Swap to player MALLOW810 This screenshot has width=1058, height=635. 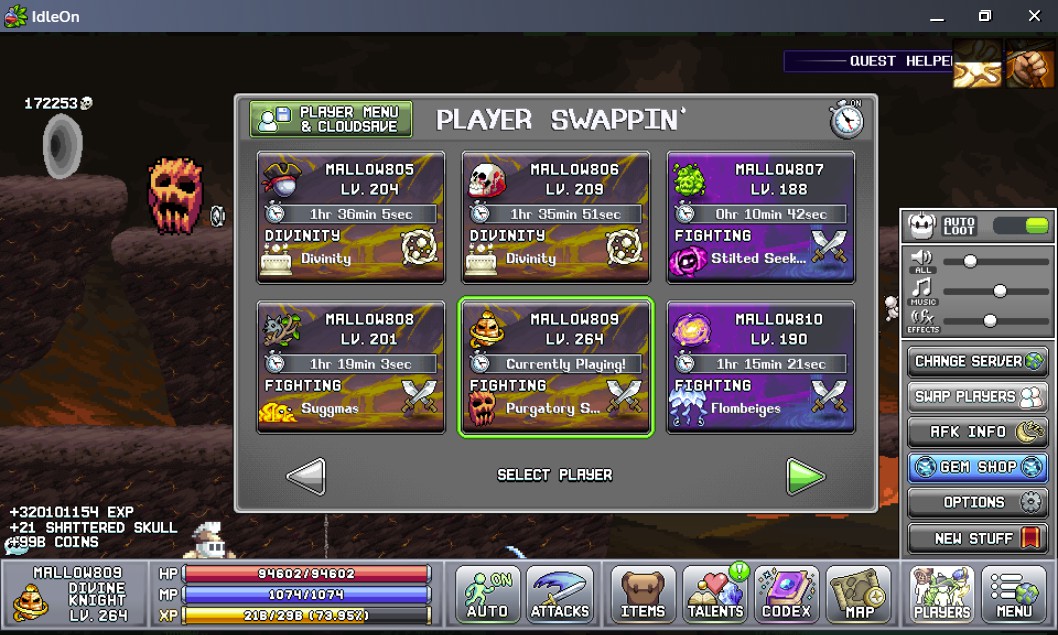pos(761,367)
